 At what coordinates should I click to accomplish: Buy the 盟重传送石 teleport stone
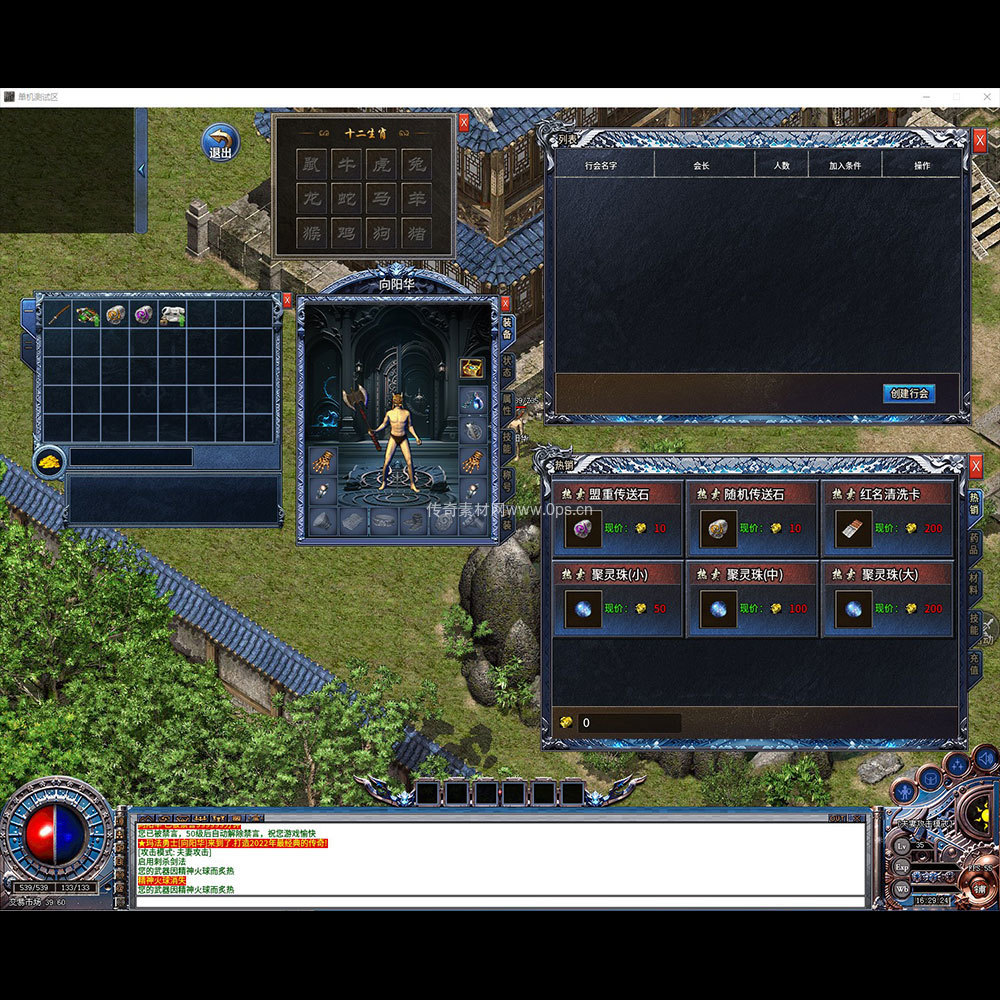point(583,528)
